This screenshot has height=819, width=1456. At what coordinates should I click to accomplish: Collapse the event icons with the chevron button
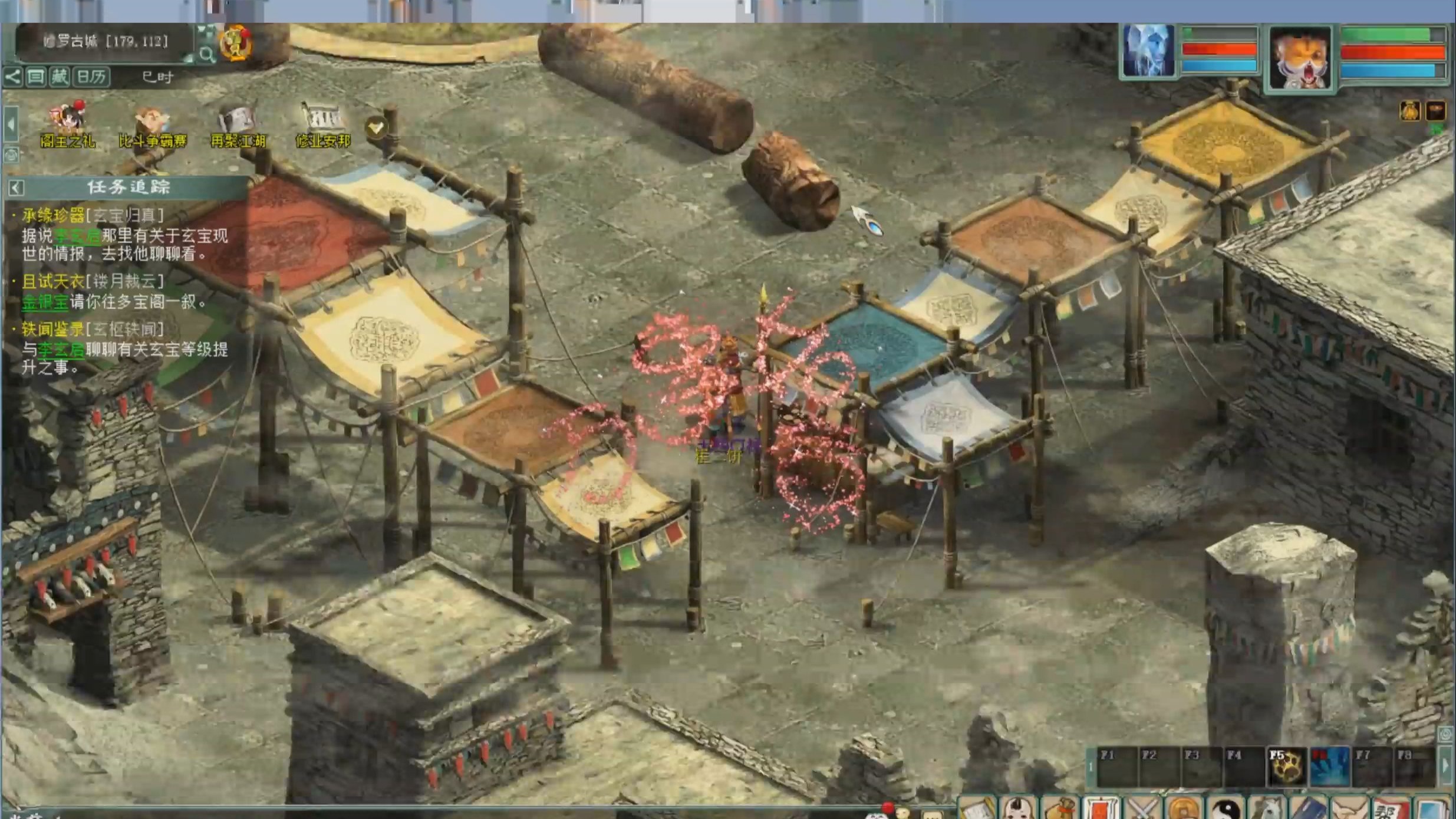(376, 127)
